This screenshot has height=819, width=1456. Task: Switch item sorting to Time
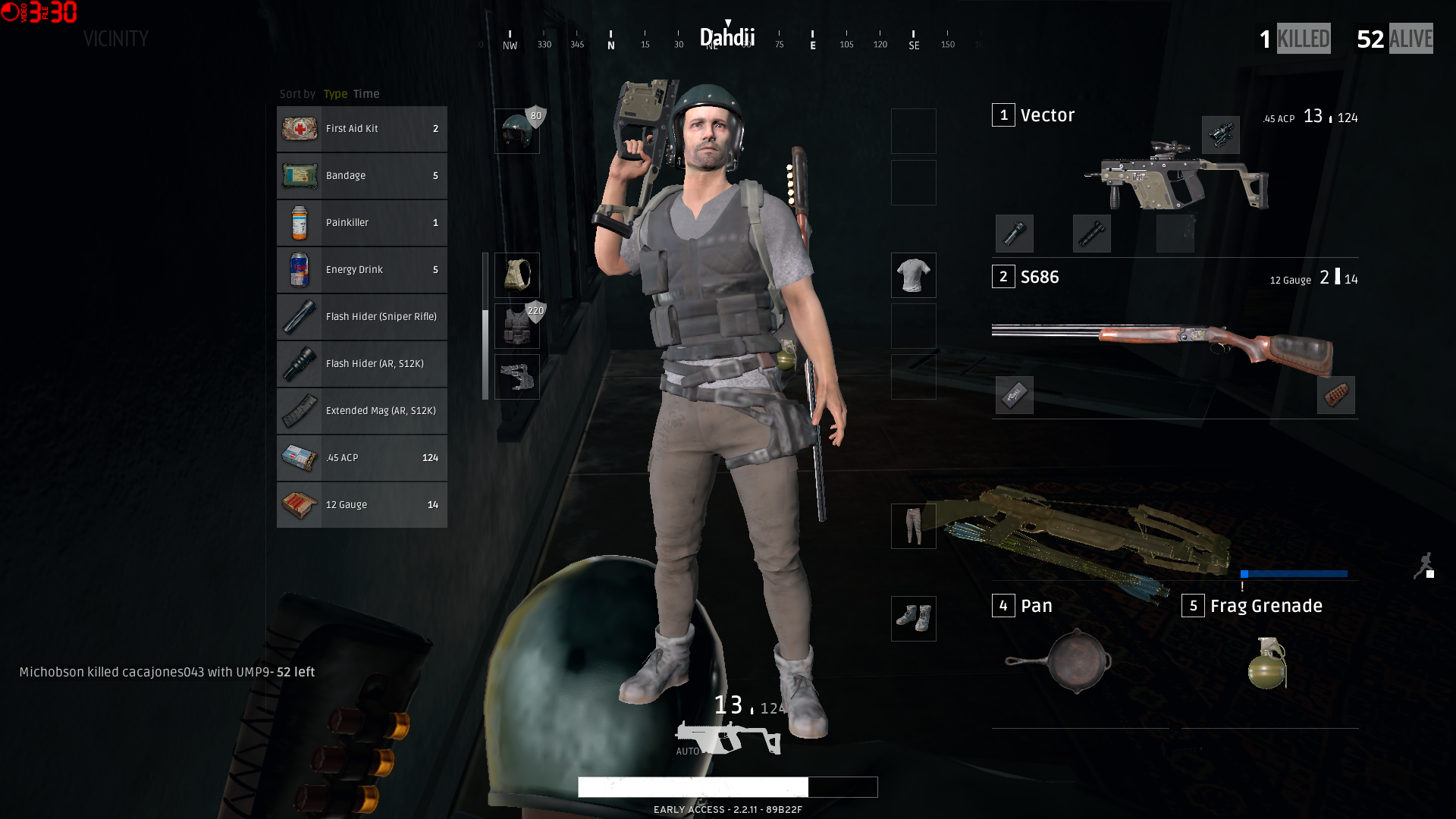pos(366,93)
